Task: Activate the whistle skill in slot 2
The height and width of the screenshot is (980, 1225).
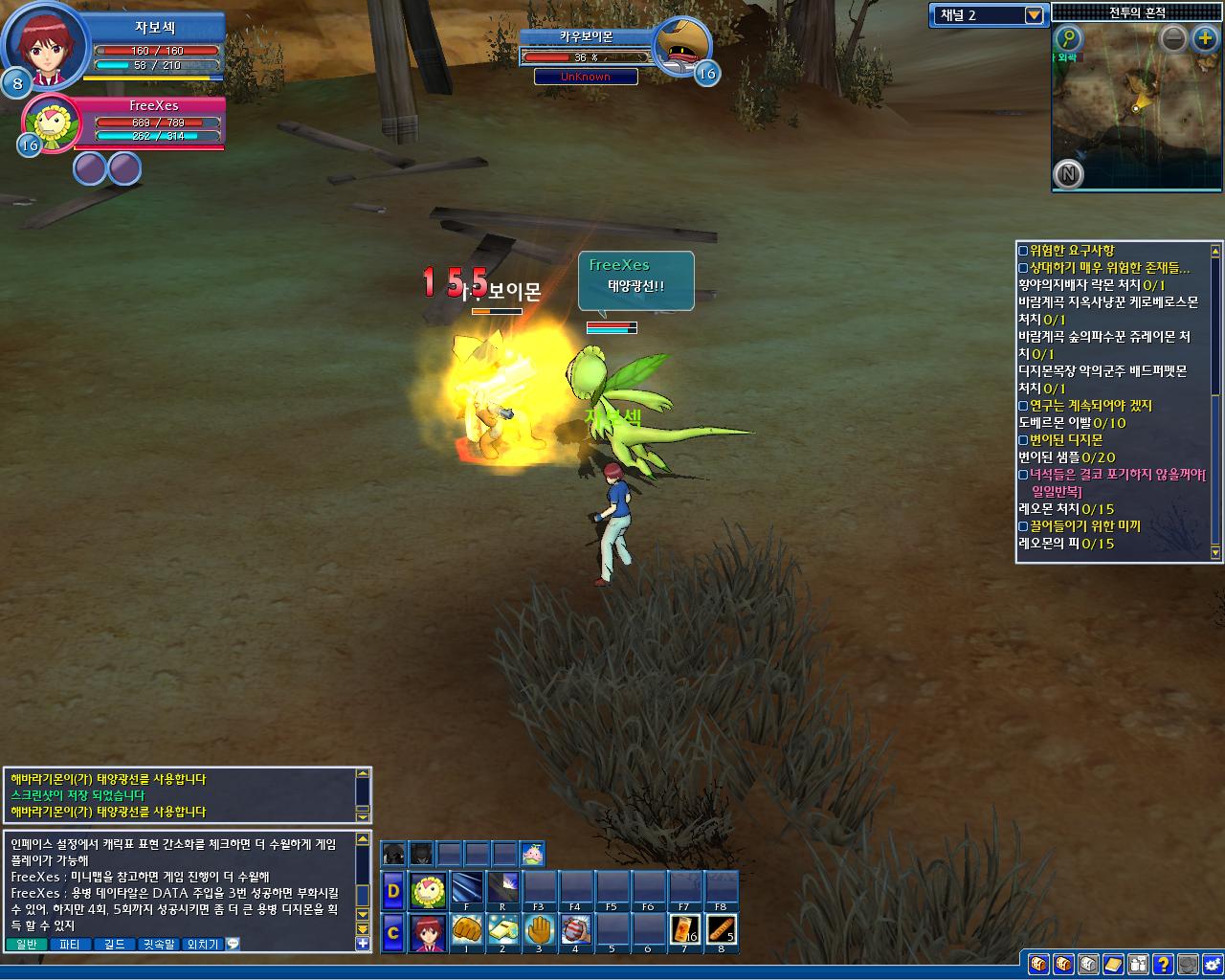Action: (x=502, y=930)
